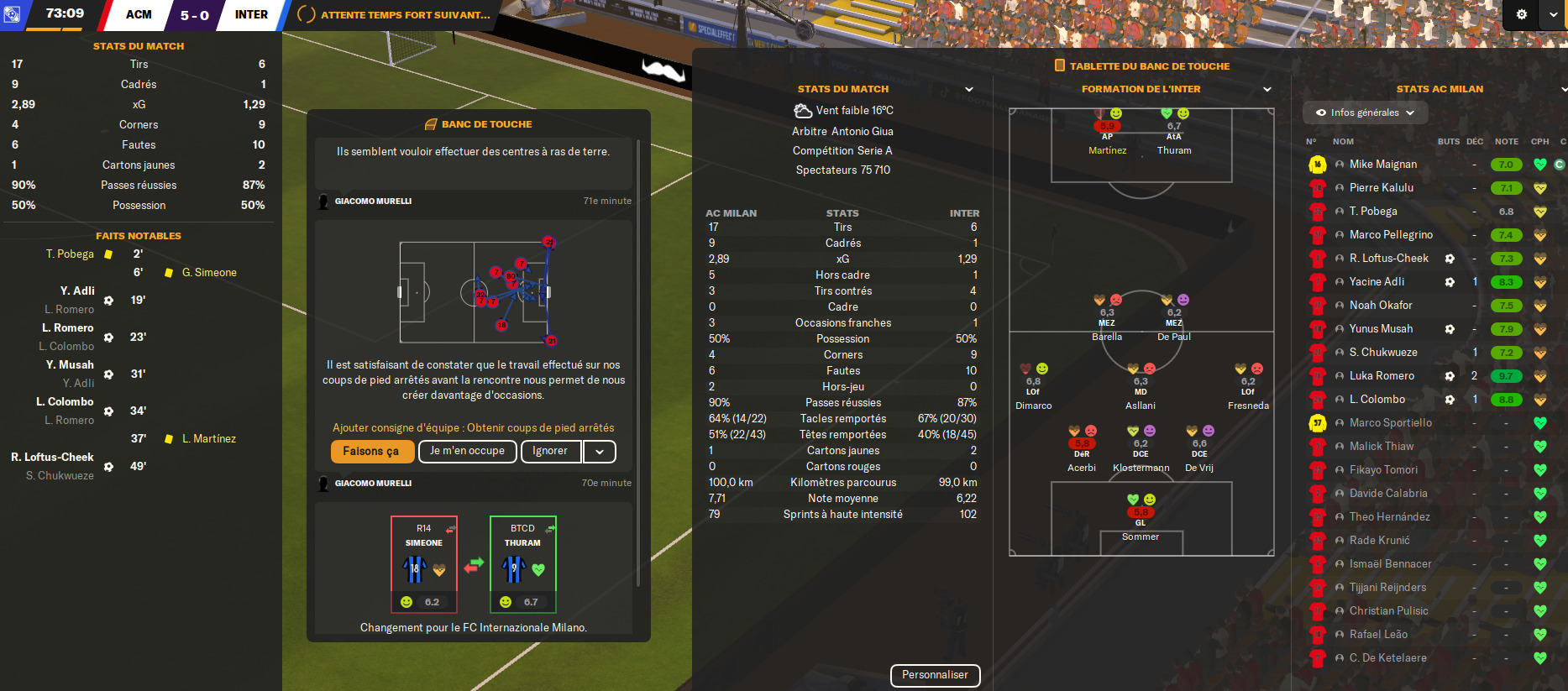Select Dimarco on the formation pitch

point(1033,386)
